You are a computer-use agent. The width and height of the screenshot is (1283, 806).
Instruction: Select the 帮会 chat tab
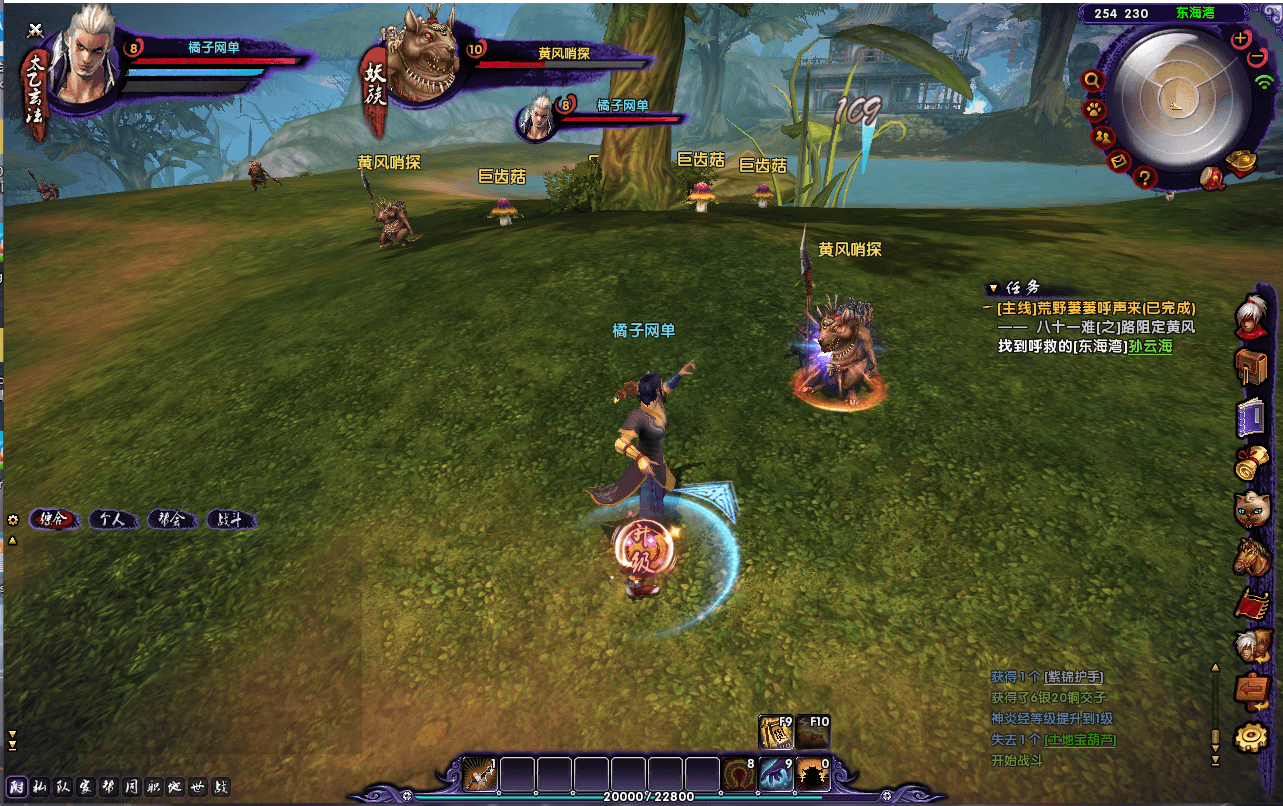coord(172,519)
